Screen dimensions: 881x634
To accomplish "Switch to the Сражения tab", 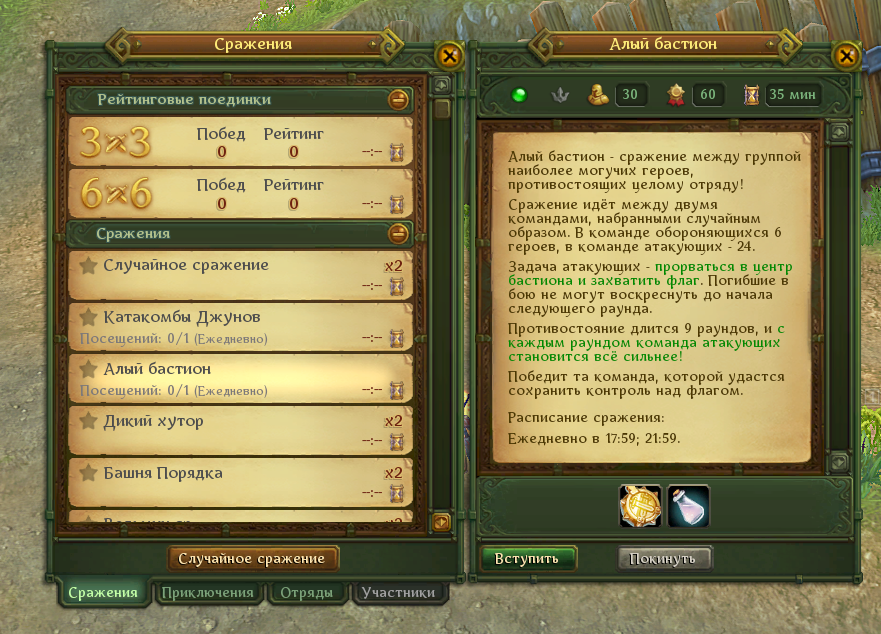I will (x=102, y=592).
